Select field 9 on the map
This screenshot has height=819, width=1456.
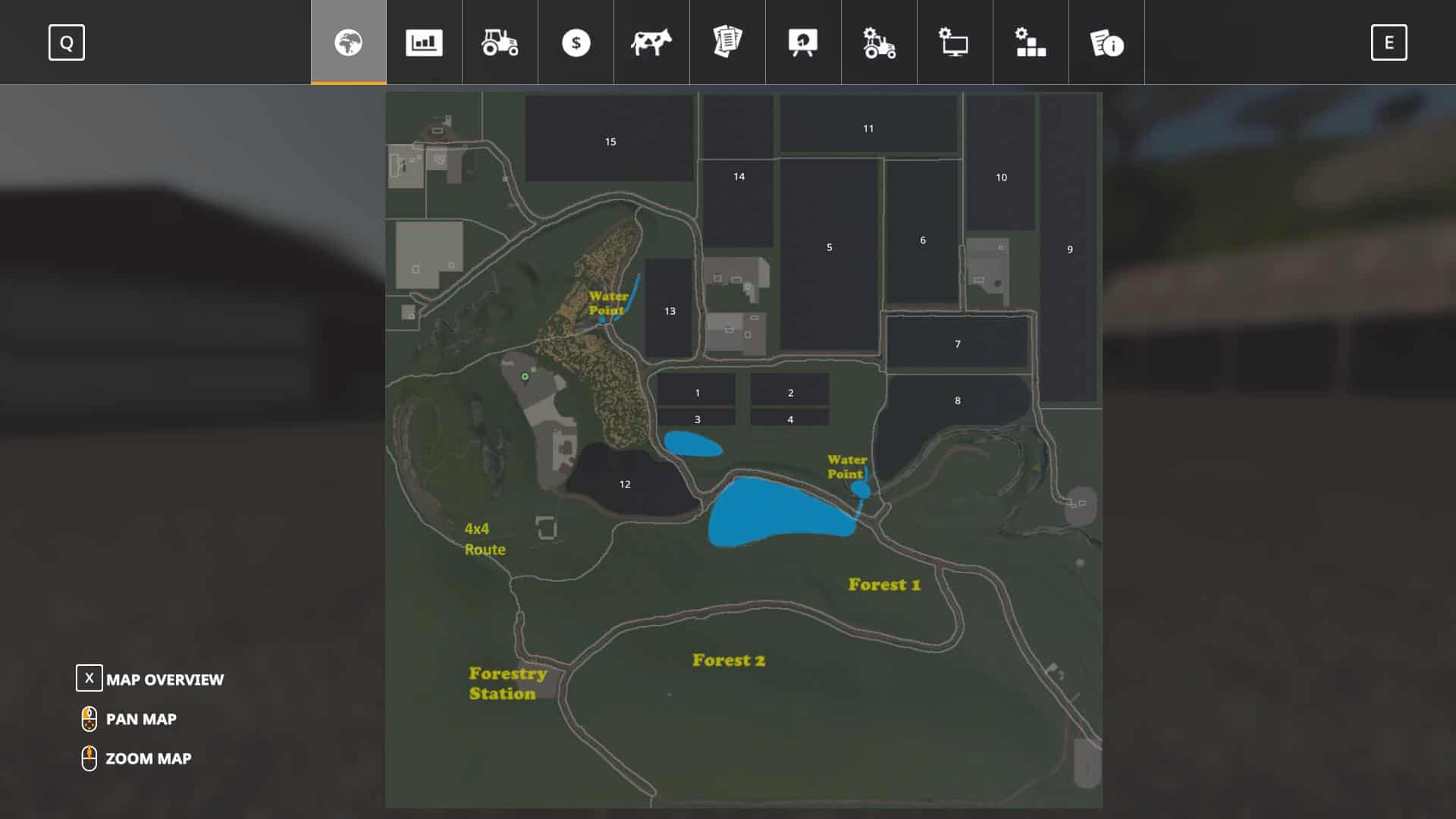coord(1069,249)
